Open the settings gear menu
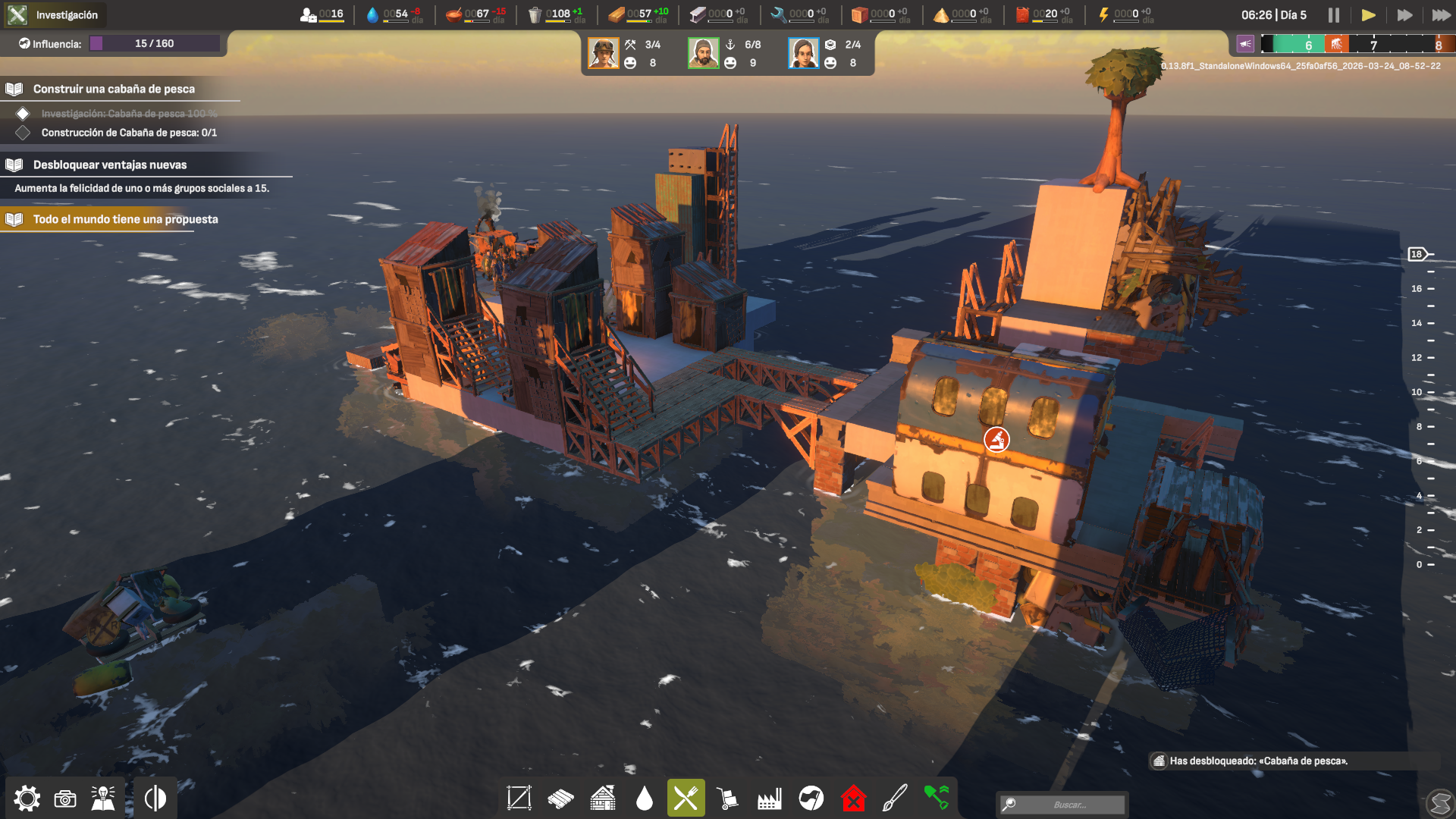 tap(27, 799)
